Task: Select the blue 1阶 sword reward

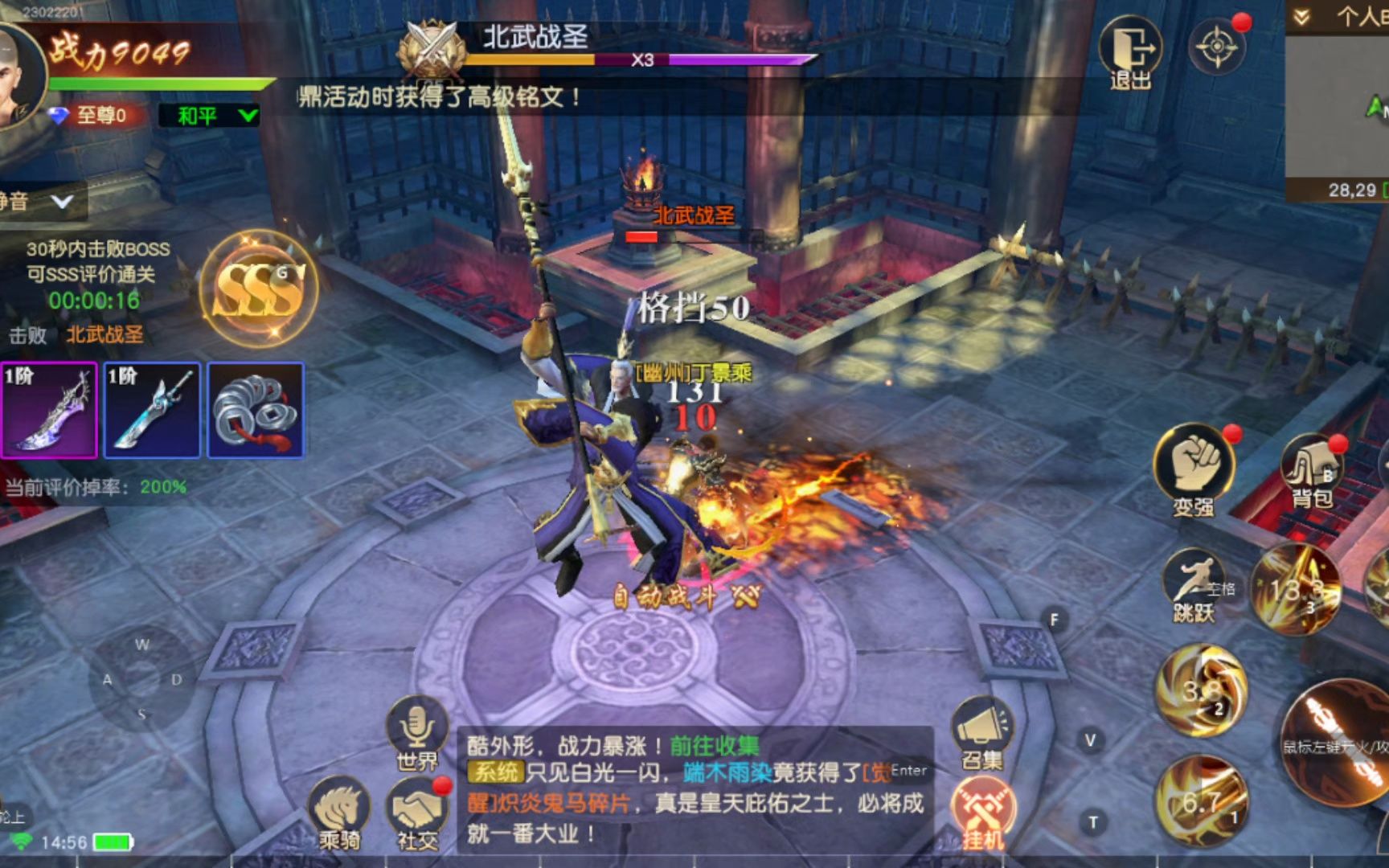Action: [x=153, y=411]
